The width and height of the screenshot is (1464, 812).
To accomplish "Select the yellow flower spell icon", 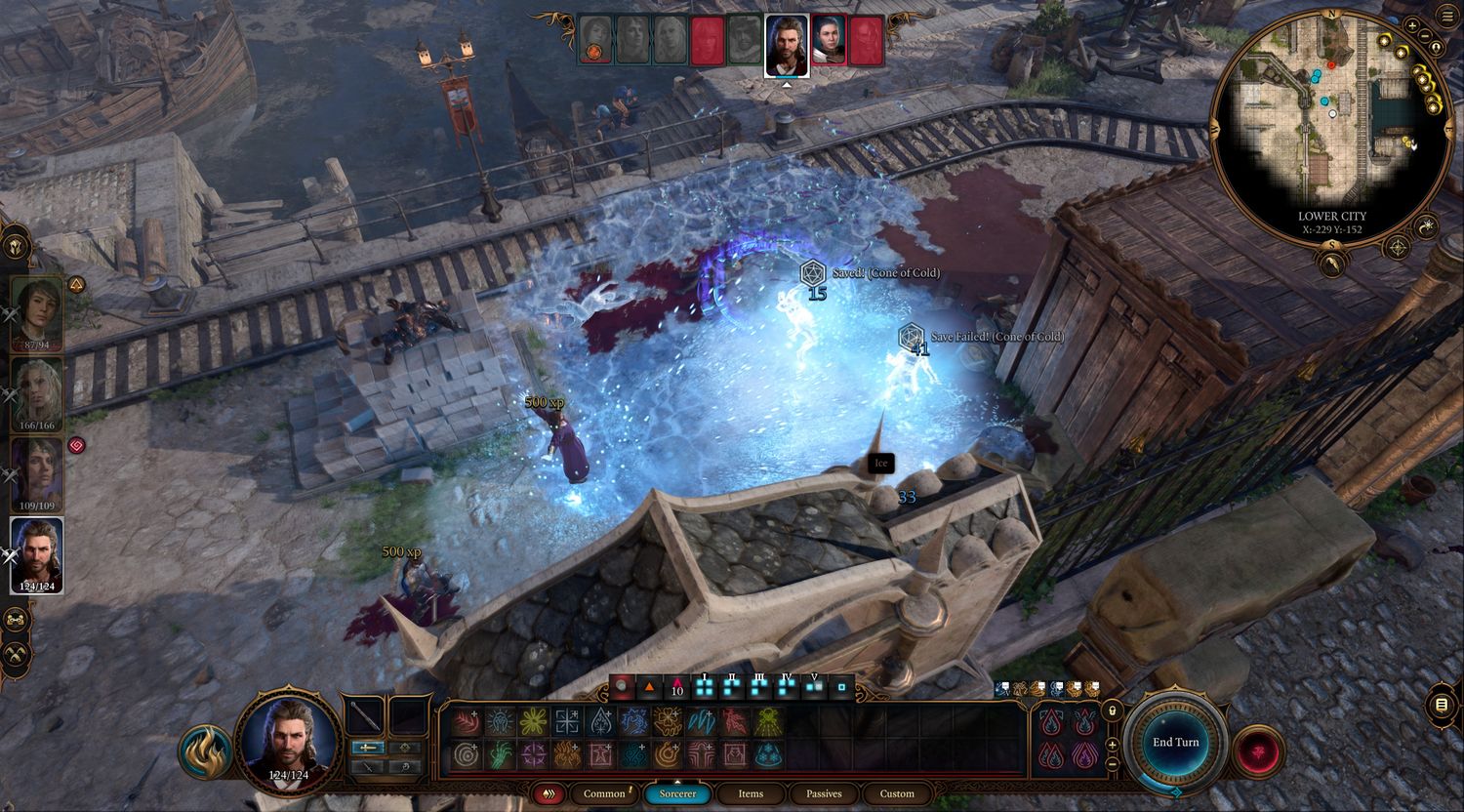I will (x=532, y=721).
